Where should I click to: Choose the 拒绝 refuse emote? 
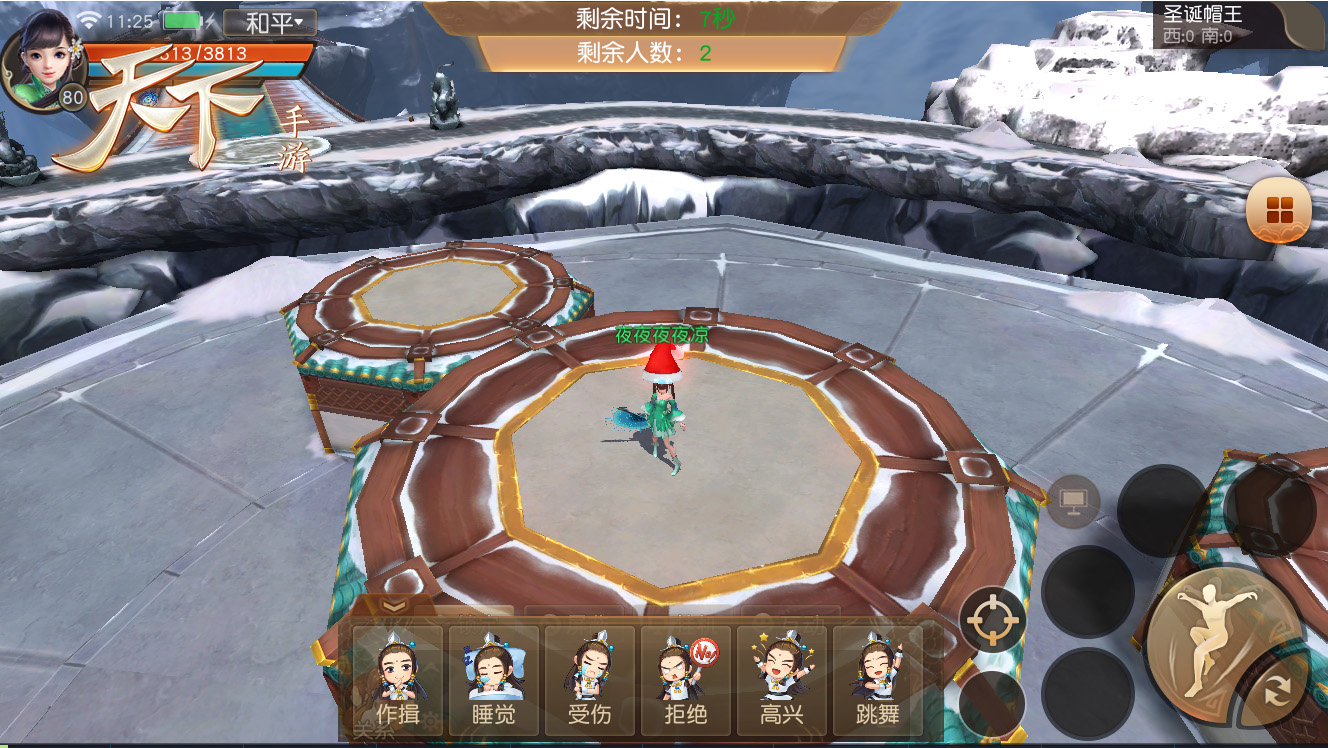click(x=685, y=680)
